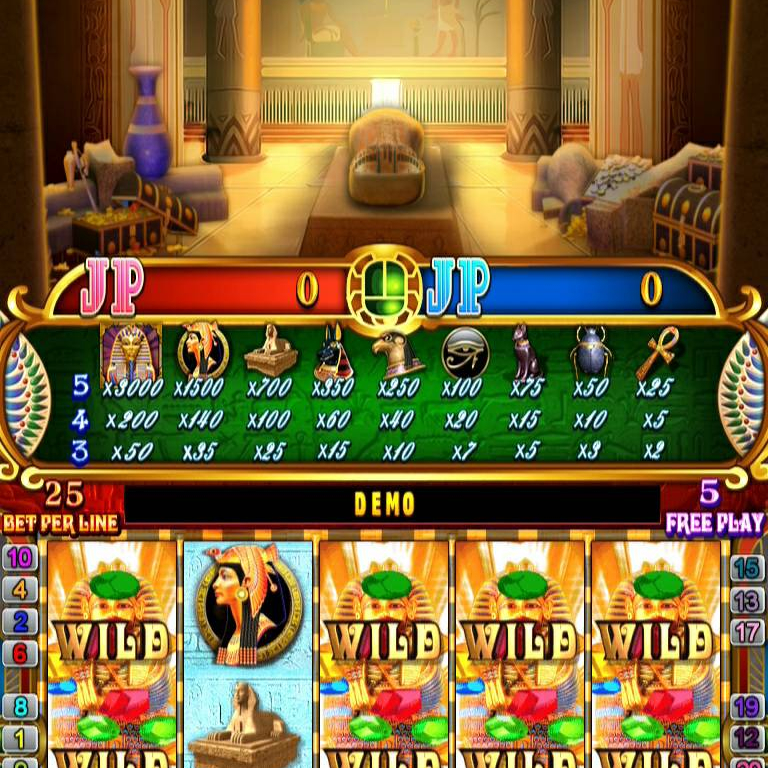Choose the payline 4 marker
This screenshot has height=768, width=768.
pos(19,590)
